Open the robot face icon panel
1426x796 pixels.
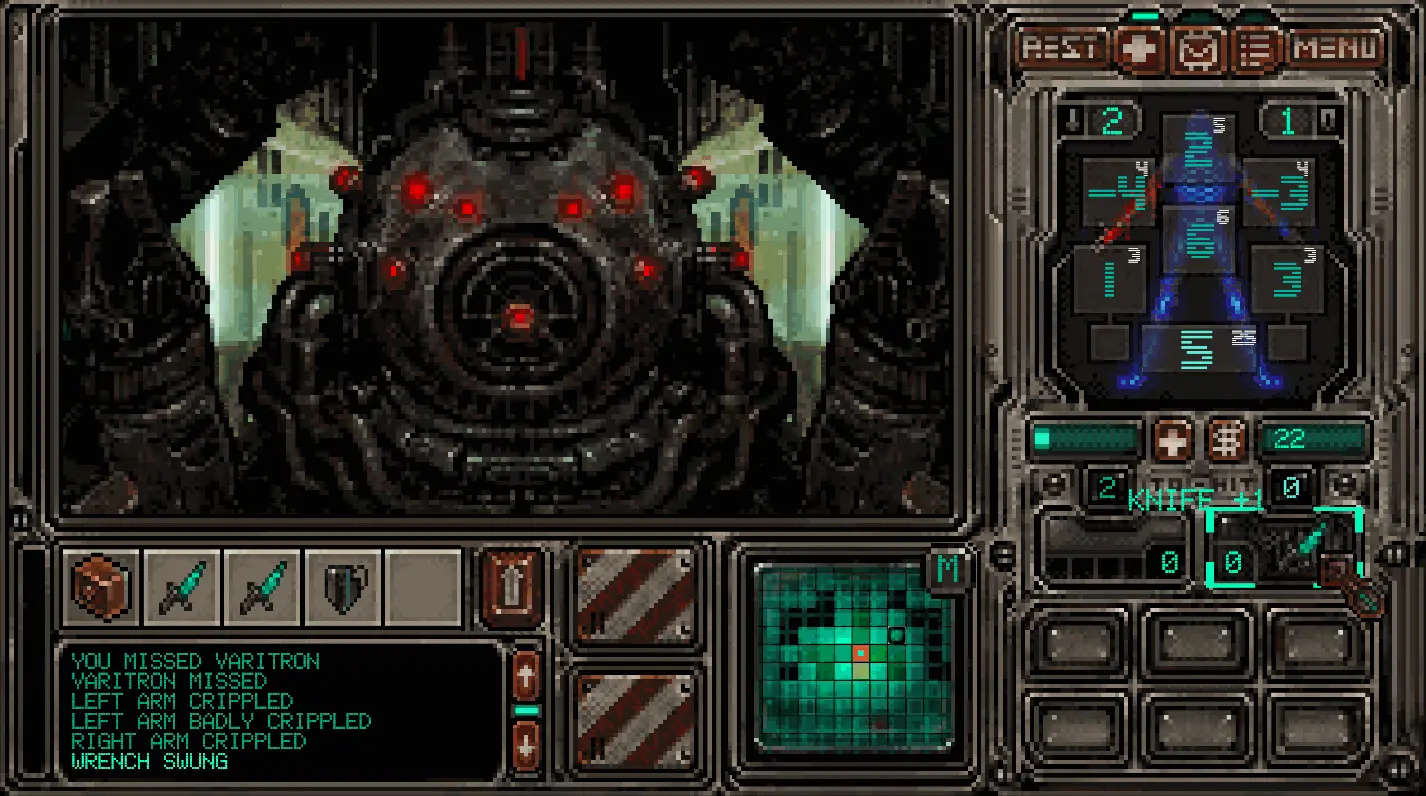(x=1196, y=49)
